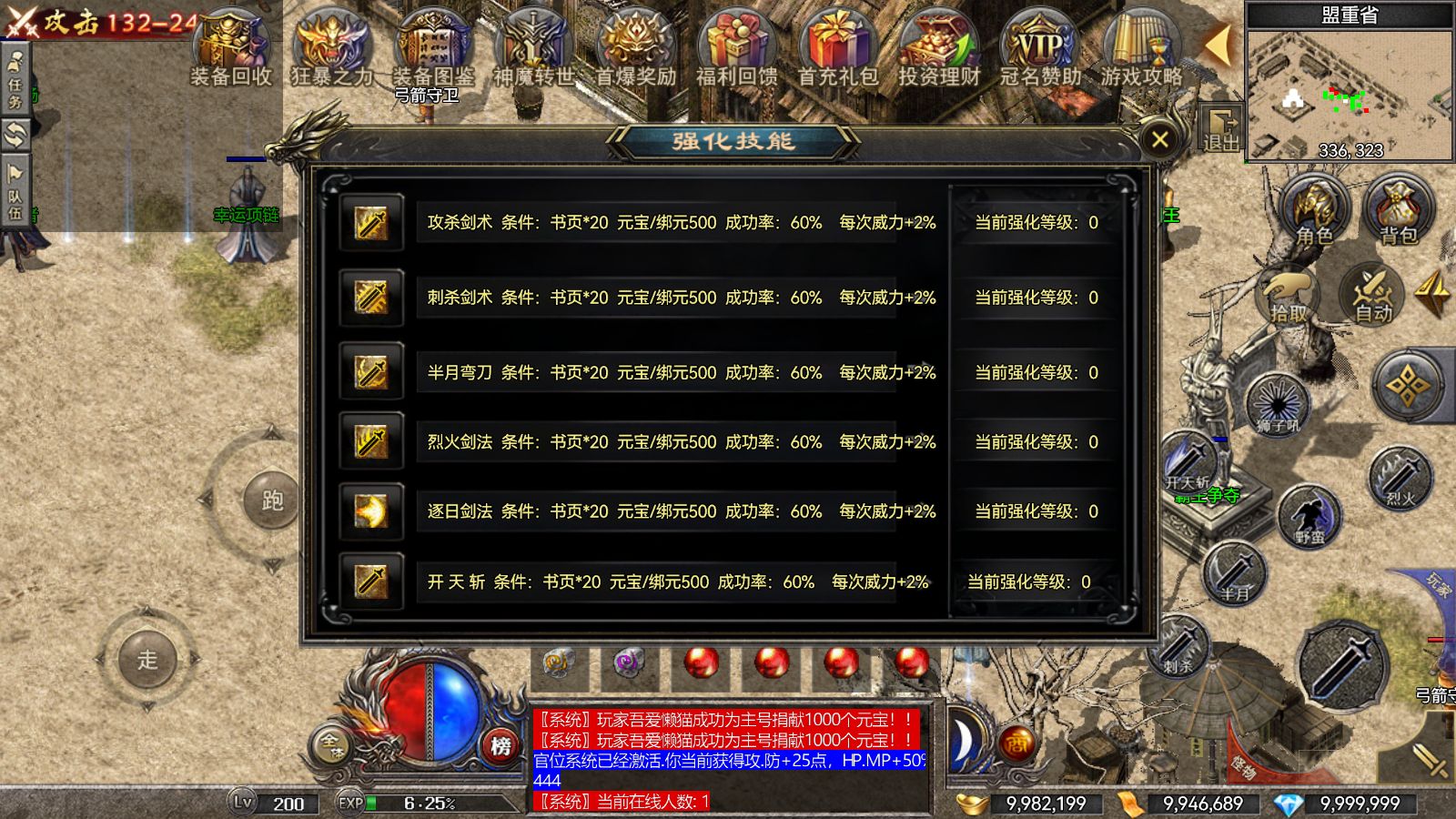Click the 拾取 pick-up loot icon
The width and height of the screenshot is (1456, 819).
[x=1286, y=298]
